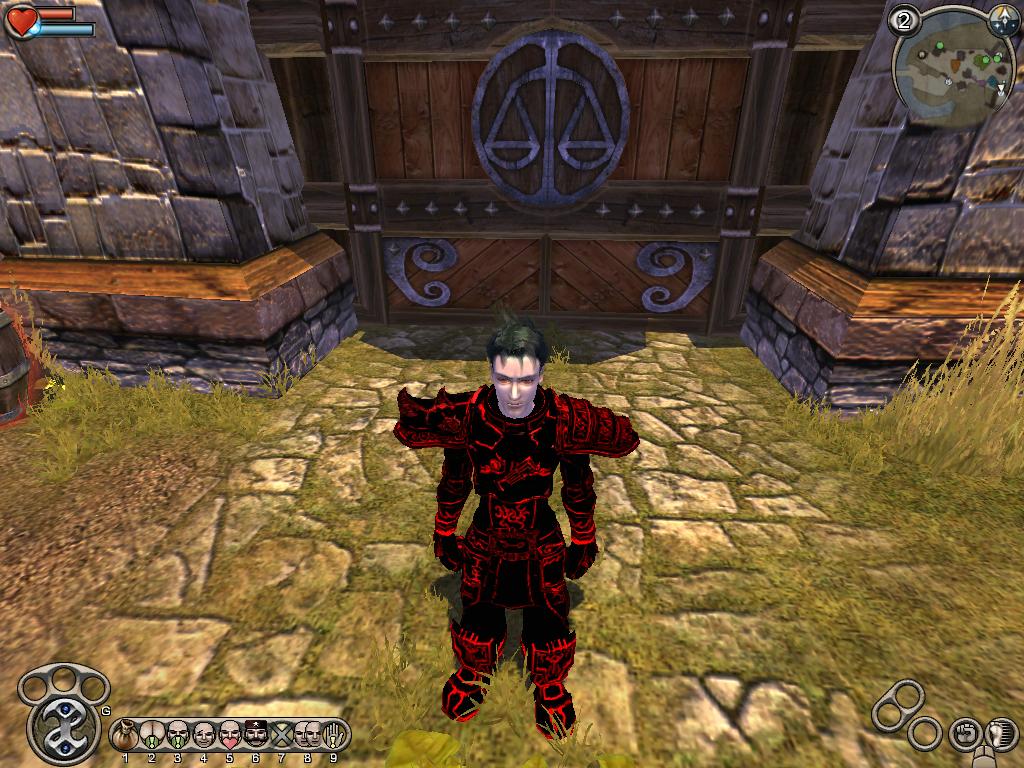Open the town minimap
The height and width of the screenshot is (768, 1024).
point(950,68)
